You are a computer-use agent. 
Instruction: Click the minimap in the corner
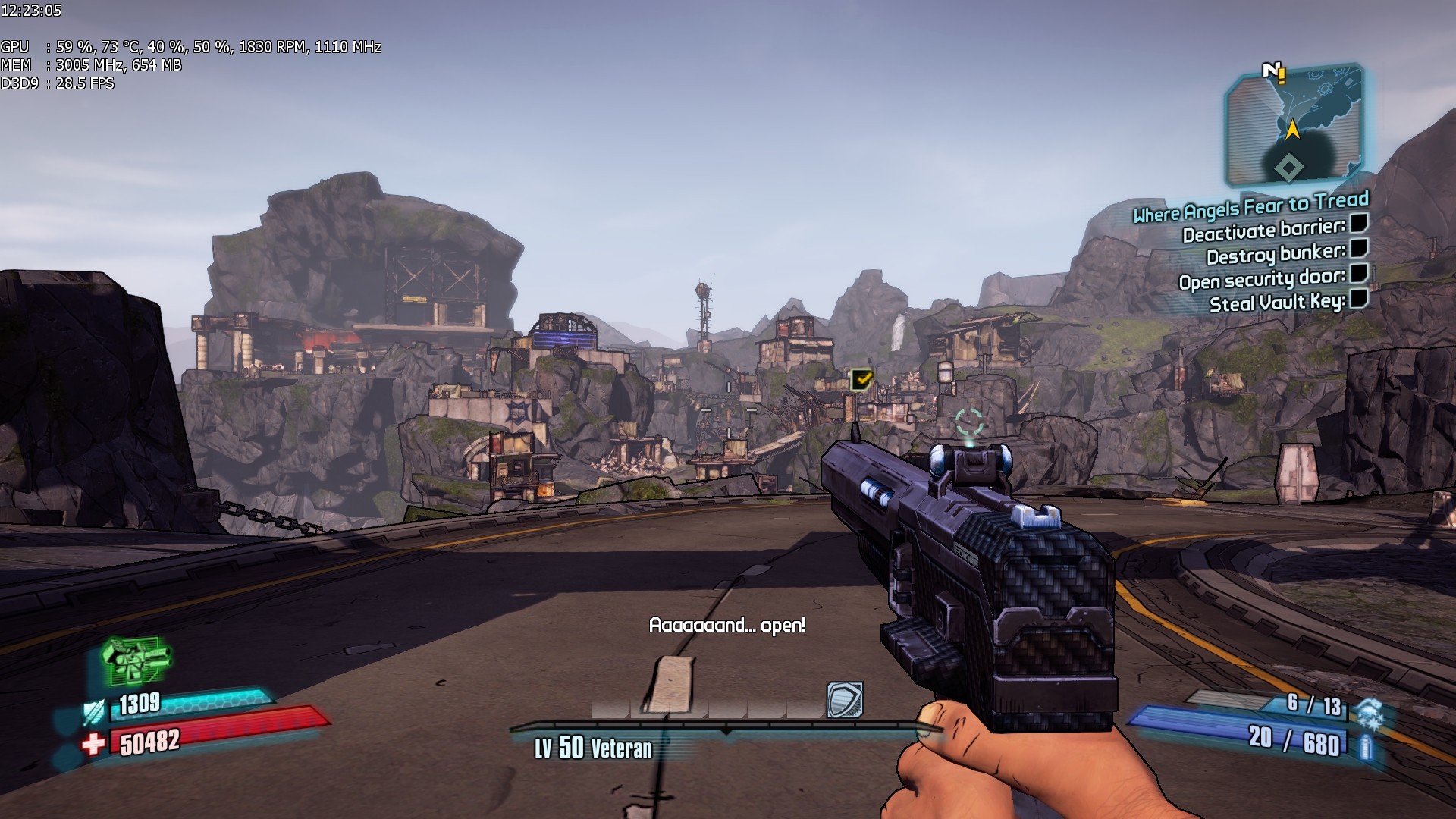[1294, 127]
